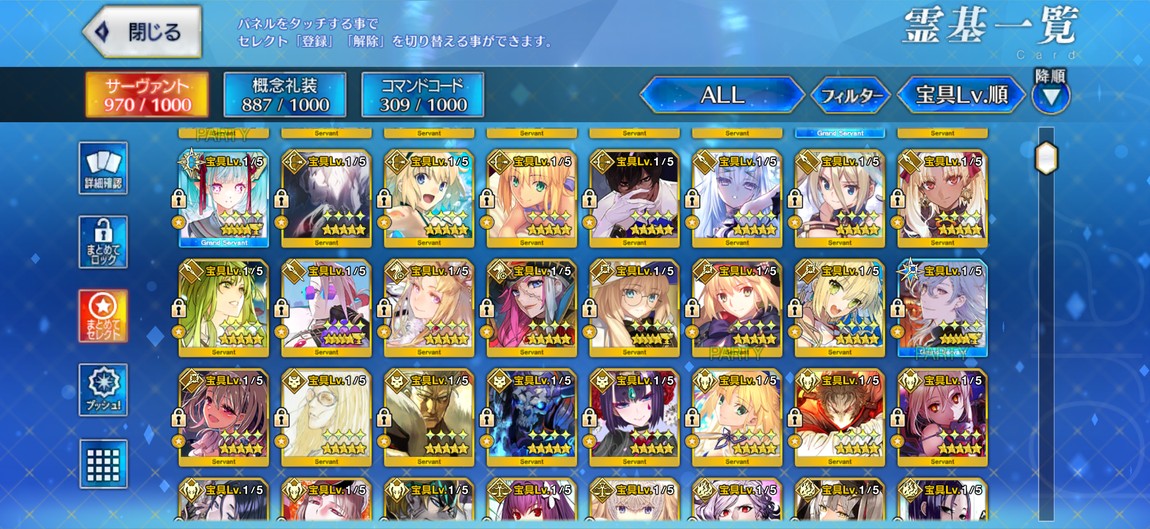Switch to the サーヴァント tab
The image size is (1150, 529).
coord(147,95)
